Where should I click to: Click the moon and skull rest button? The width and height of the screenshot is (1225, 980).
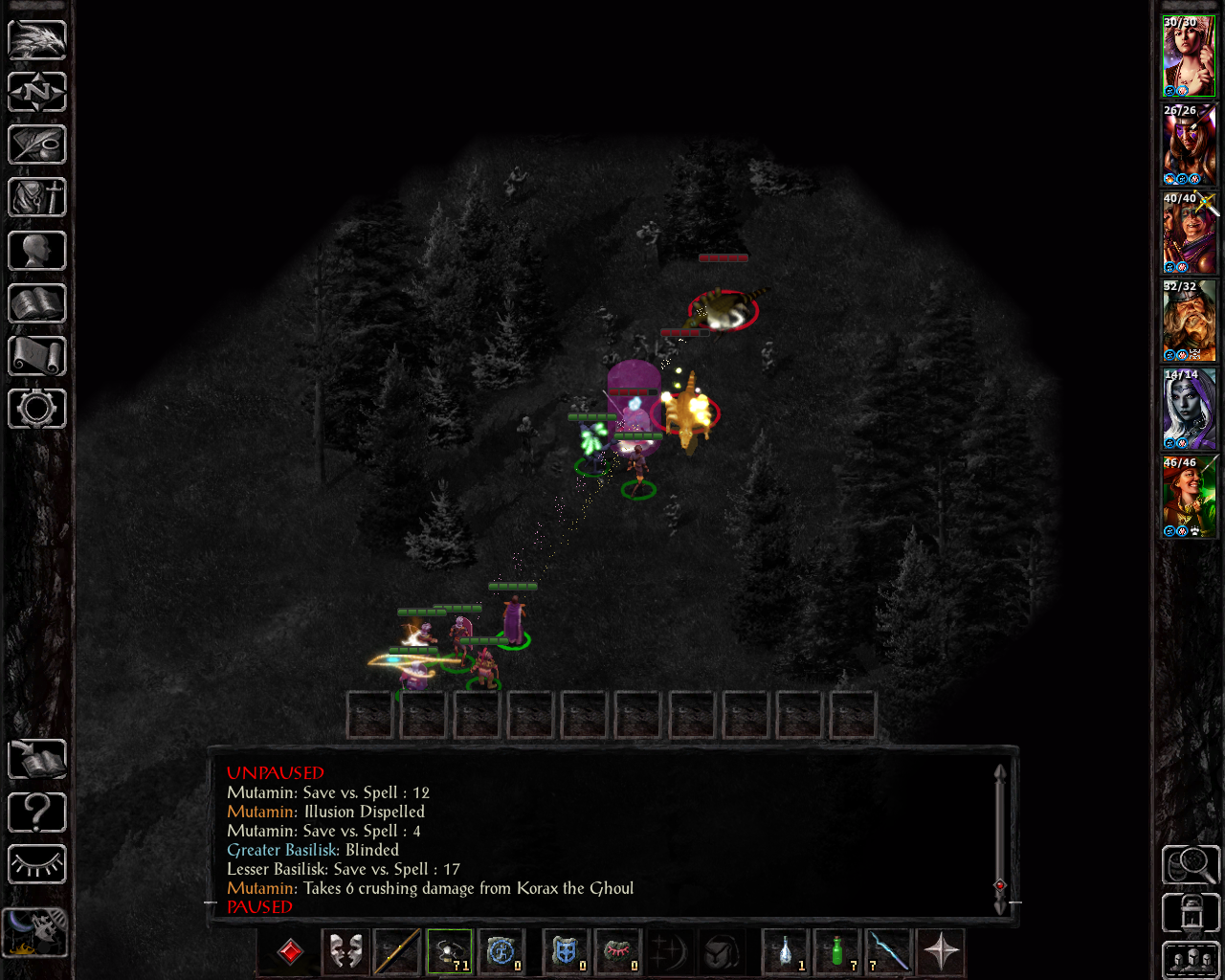pos(35,931)
